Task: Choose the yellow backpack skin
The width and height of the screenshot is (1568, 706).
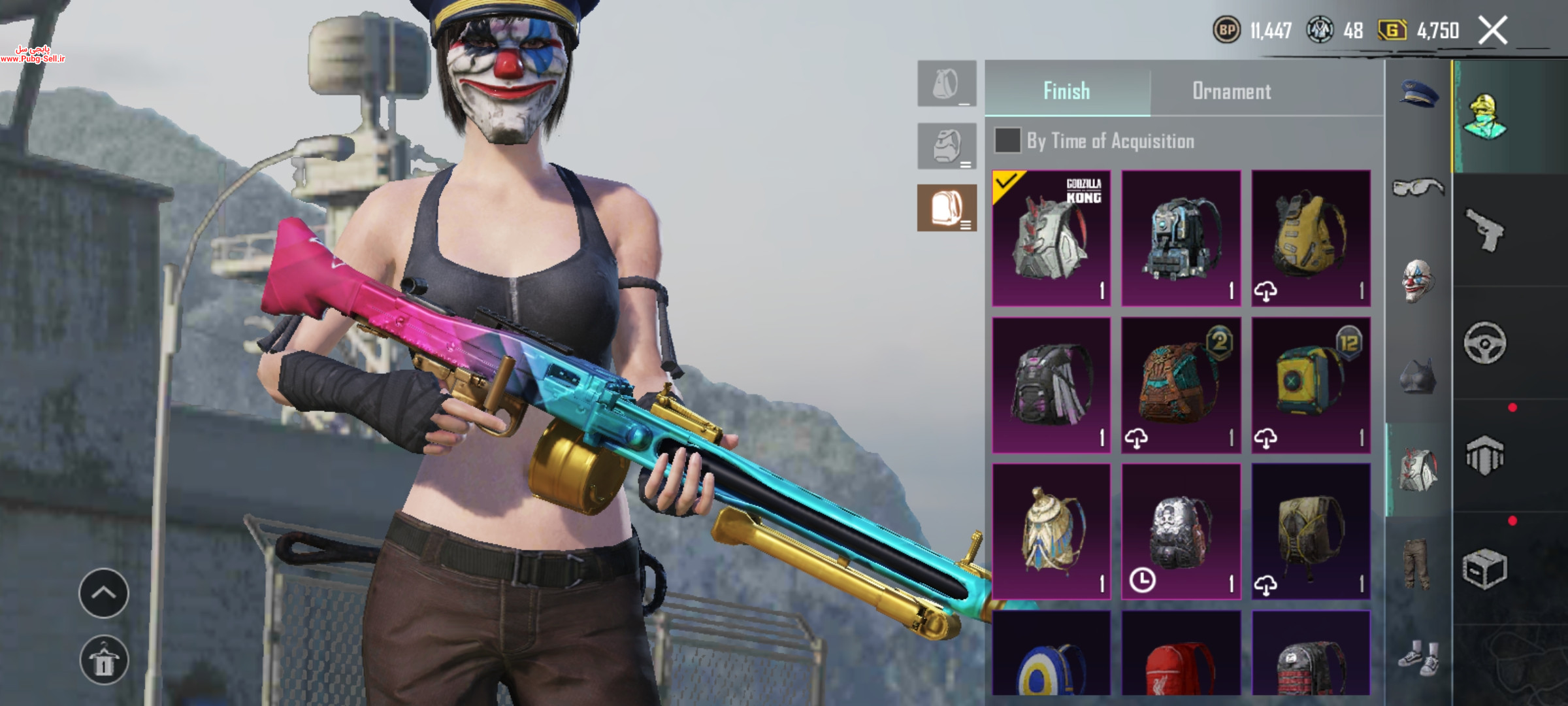Action: [1311, 239]
